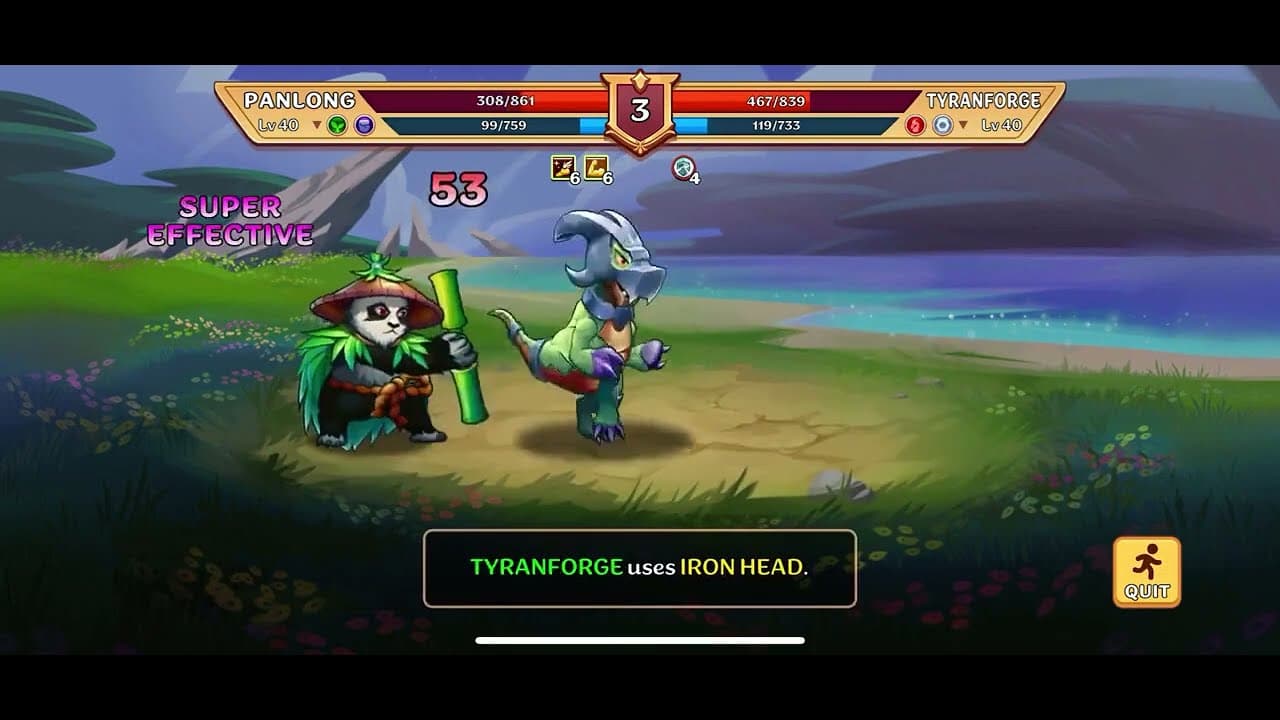Viewport: 1280px width, 720px height.
Task: Click Panlong's purple type icon
Action: [x=363, y=122]
